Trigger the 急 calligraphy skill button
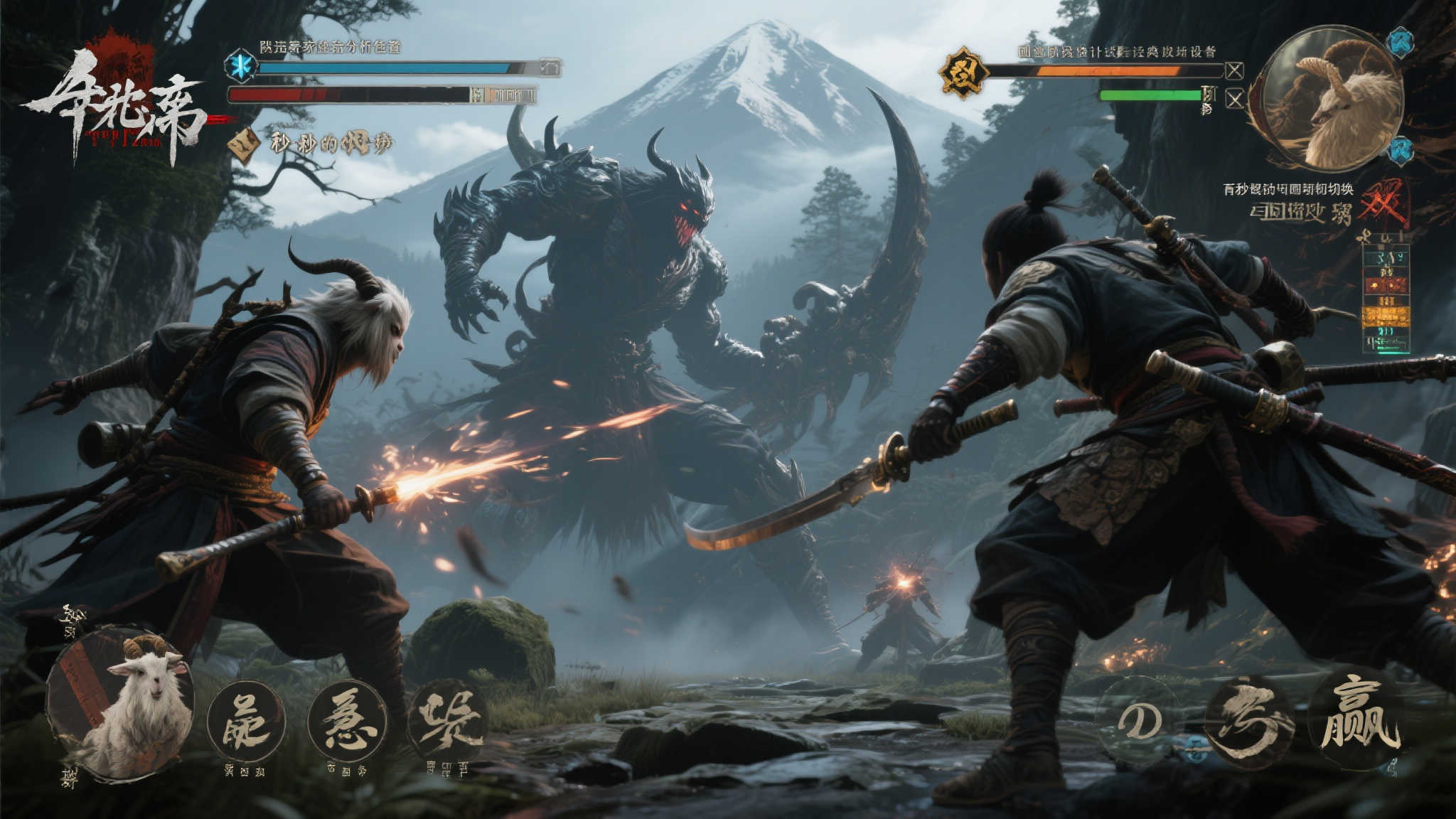Screen dimensions: 1456x819 (348, 720)
